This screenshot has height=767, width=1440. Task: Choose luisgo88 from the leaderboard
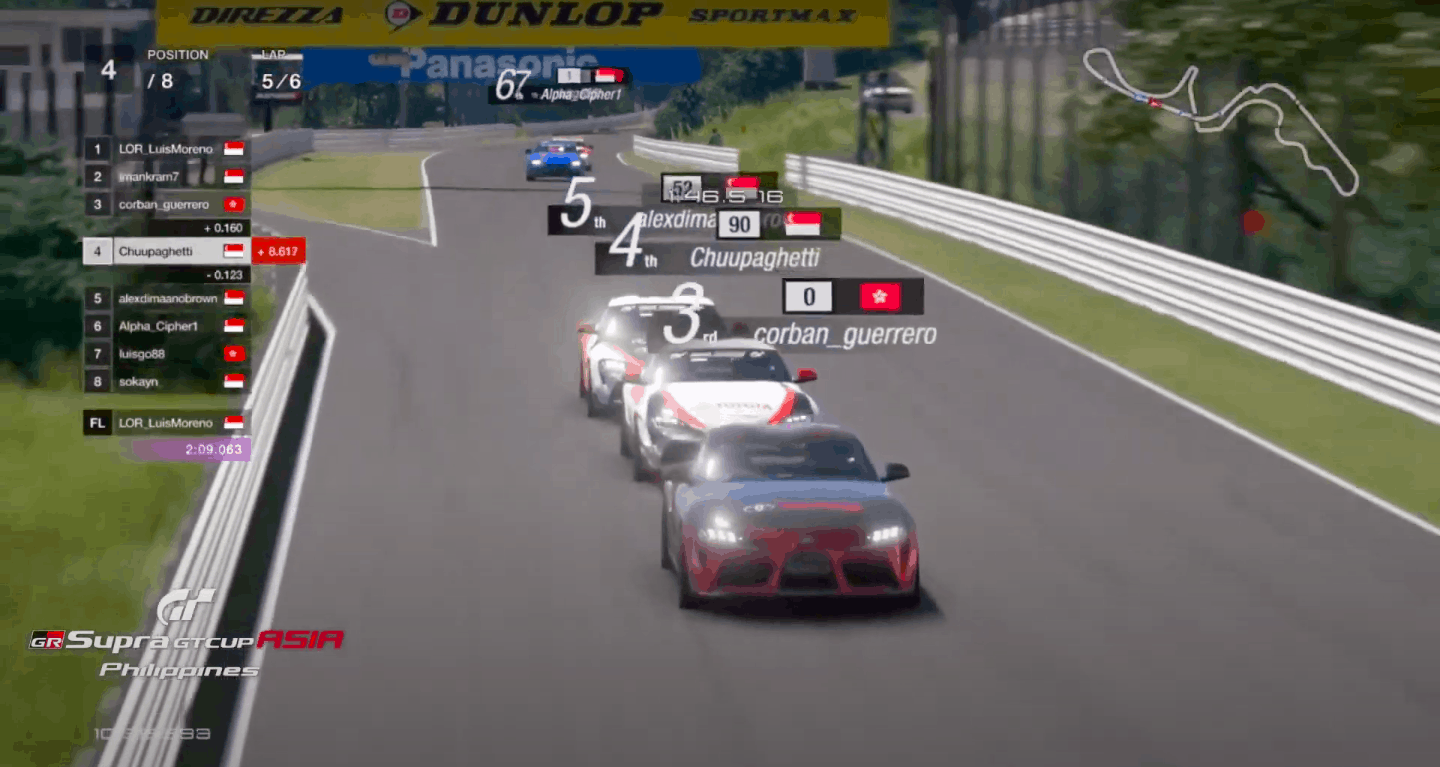(x=167, y=354)
